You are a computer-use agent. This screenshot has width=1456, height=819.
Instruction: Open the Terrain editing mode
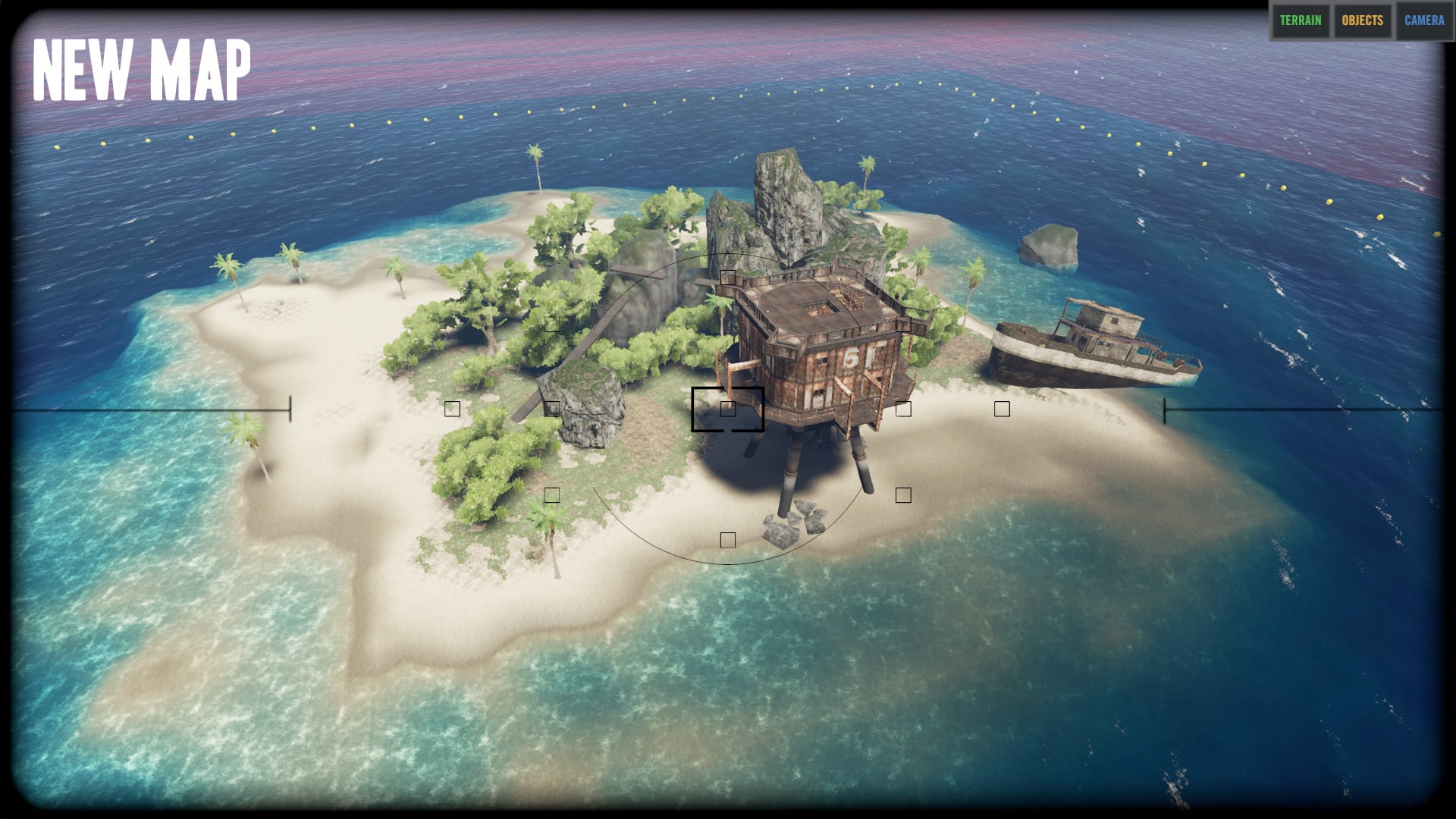(x=1300, y=20)
